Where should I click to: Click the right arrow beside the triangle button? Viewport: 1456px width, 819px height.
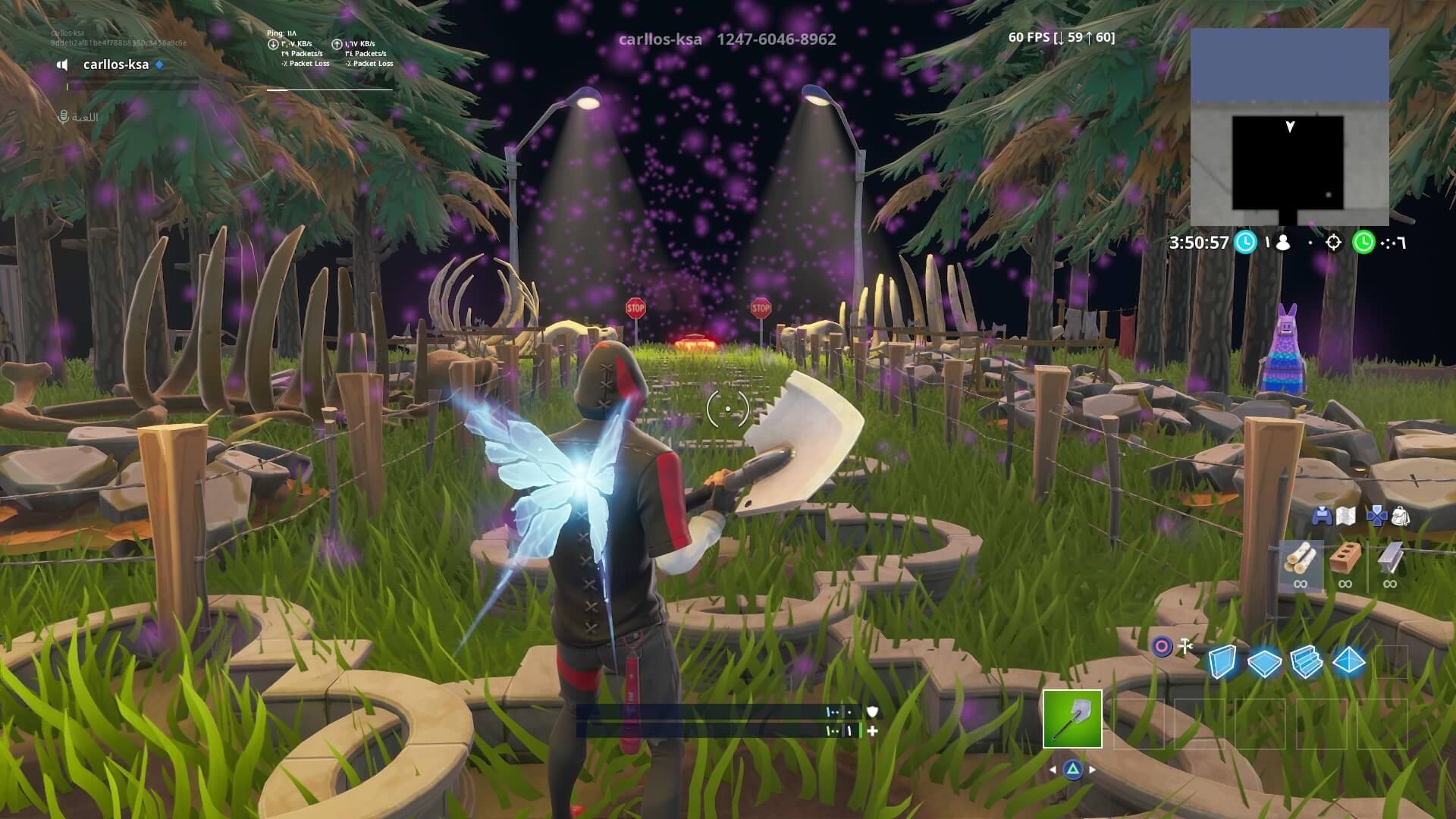click(x=1091, y=770)
